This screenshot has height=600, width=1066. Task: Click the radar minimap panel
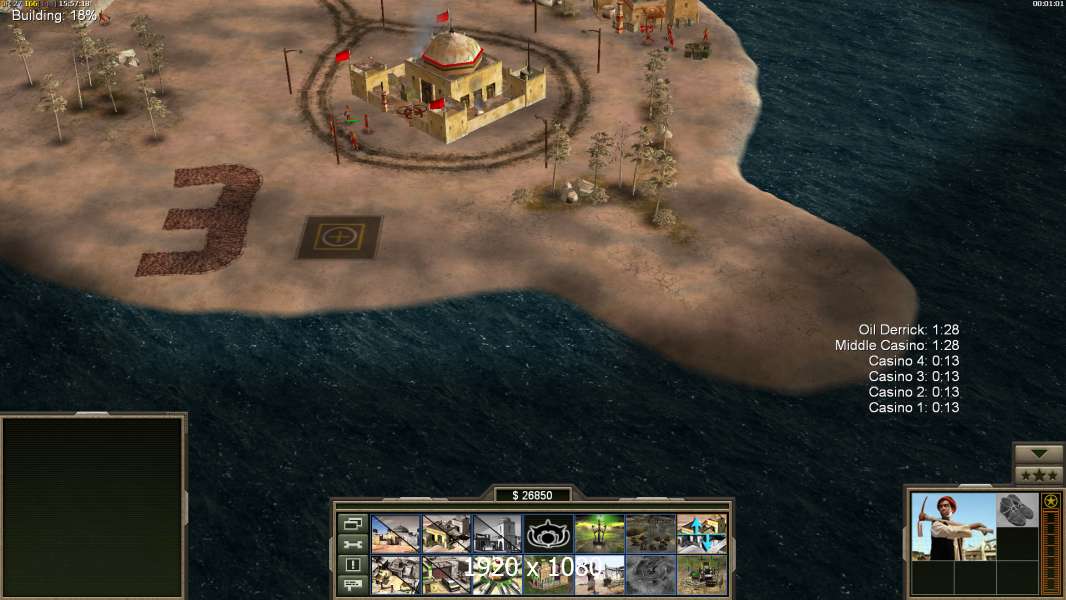point(93,505)
